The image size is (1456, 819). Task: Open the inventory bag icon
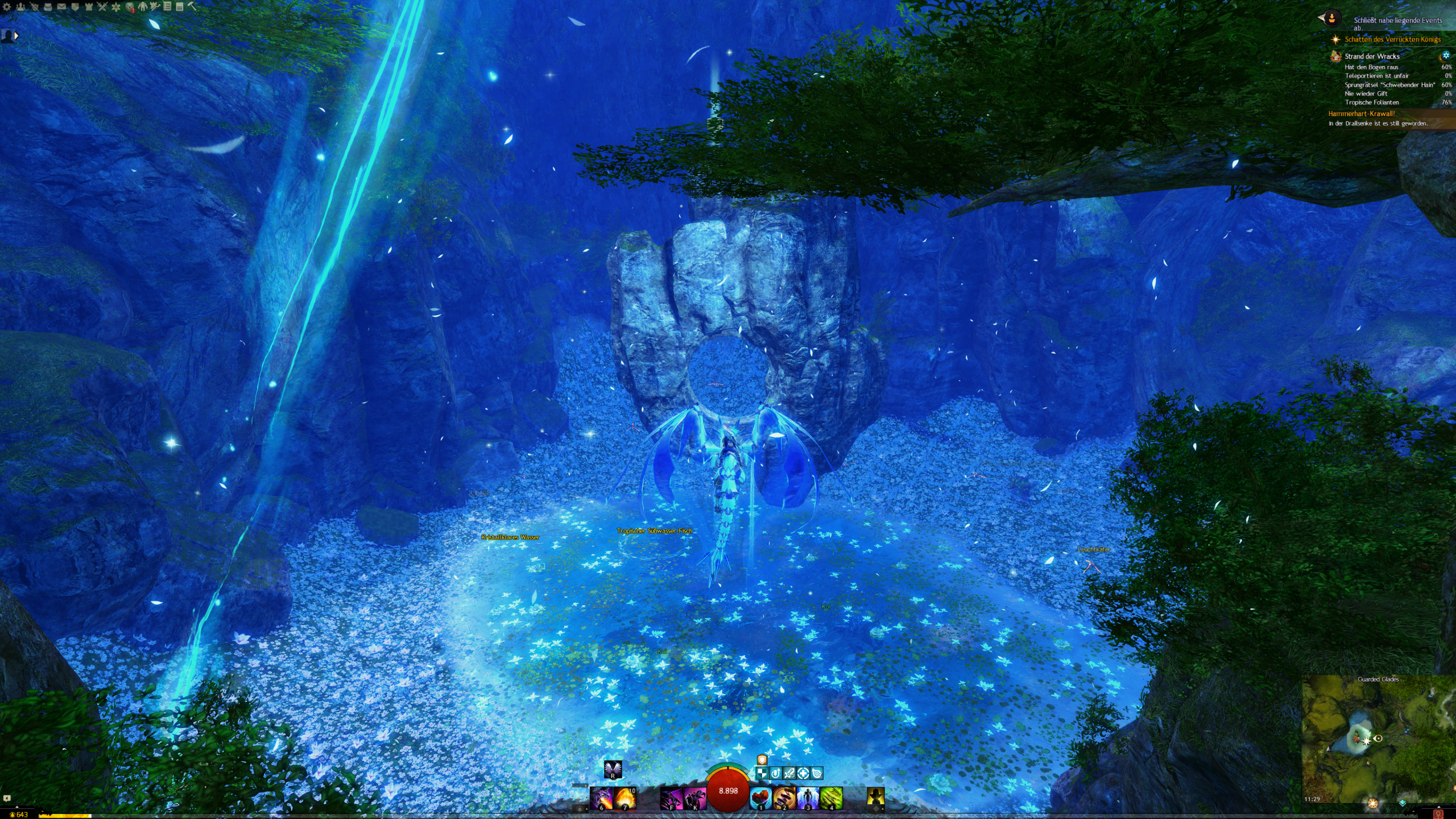click(48, 7)
